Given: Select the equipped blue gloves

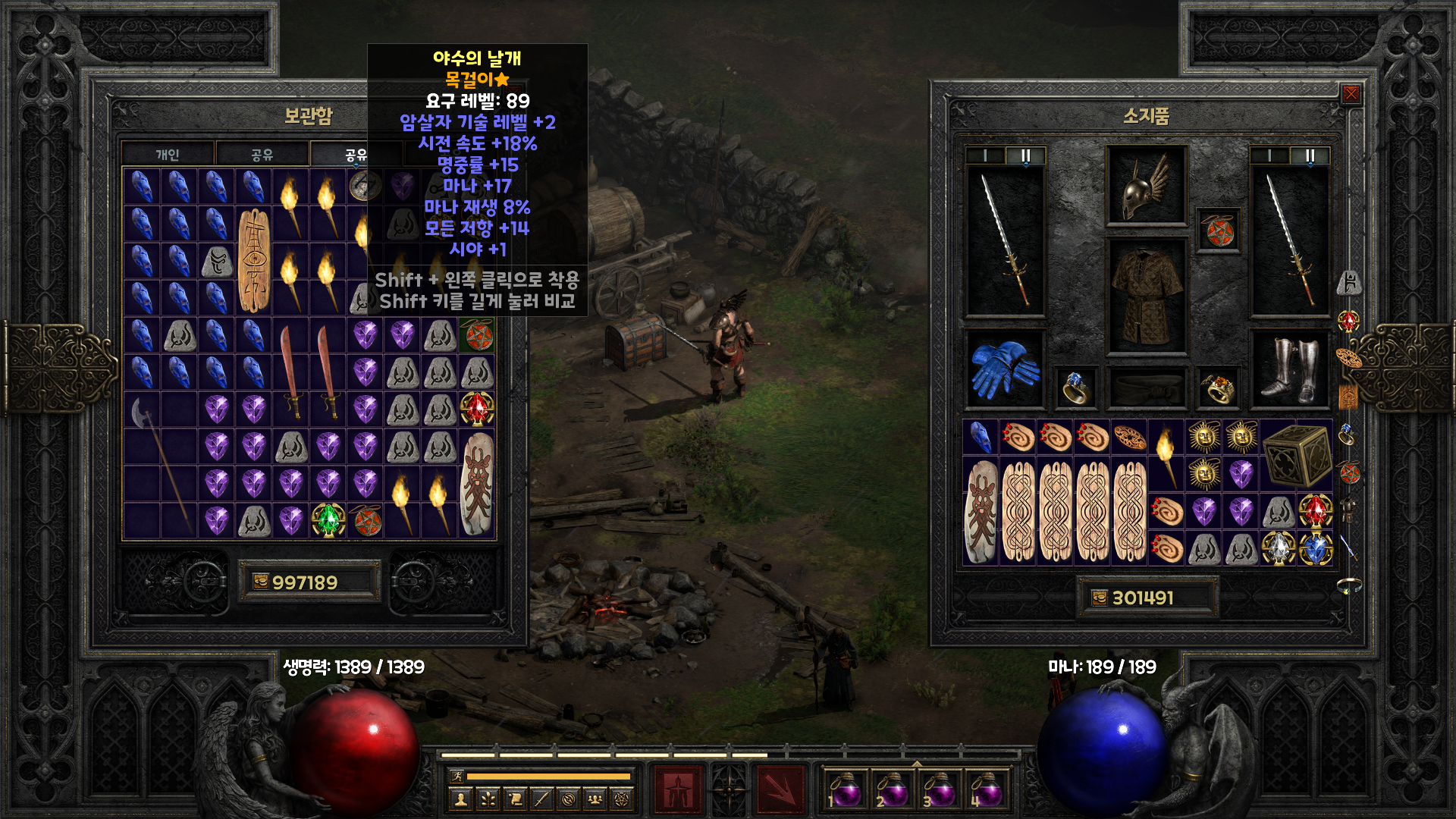Looking at the screenshot, I should [x=1004, y=369].
